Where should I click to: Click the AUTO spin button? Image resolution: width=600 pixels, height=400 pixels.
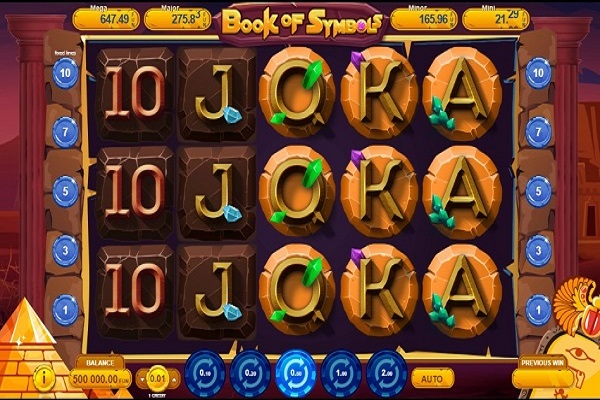432,380
